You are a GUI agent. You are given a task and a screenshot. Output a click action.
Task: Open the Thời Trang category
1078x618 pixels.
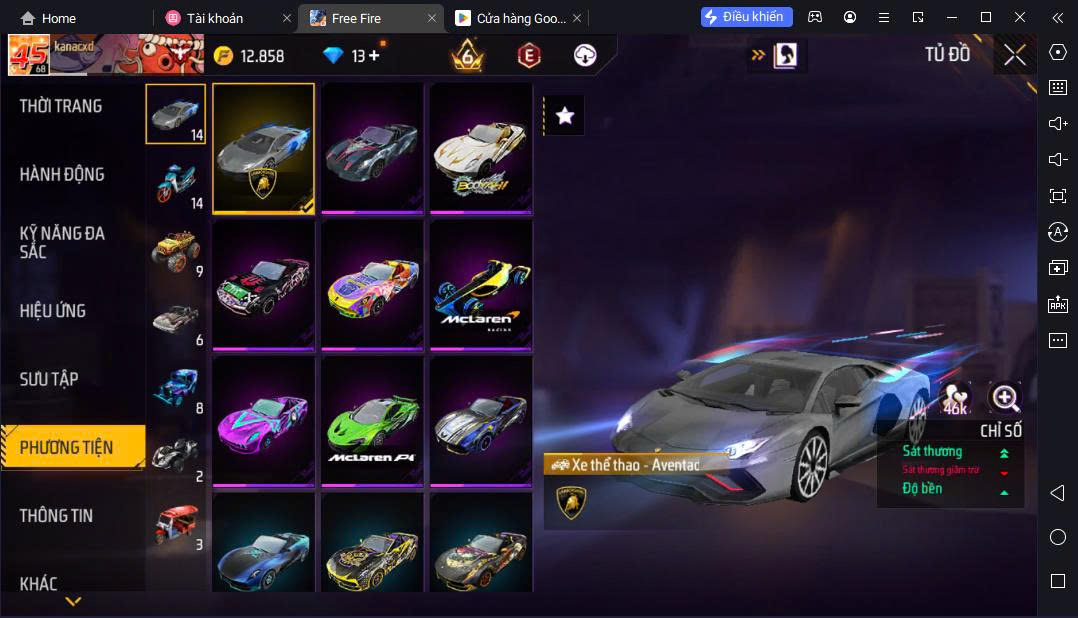[x=61, y=106]
